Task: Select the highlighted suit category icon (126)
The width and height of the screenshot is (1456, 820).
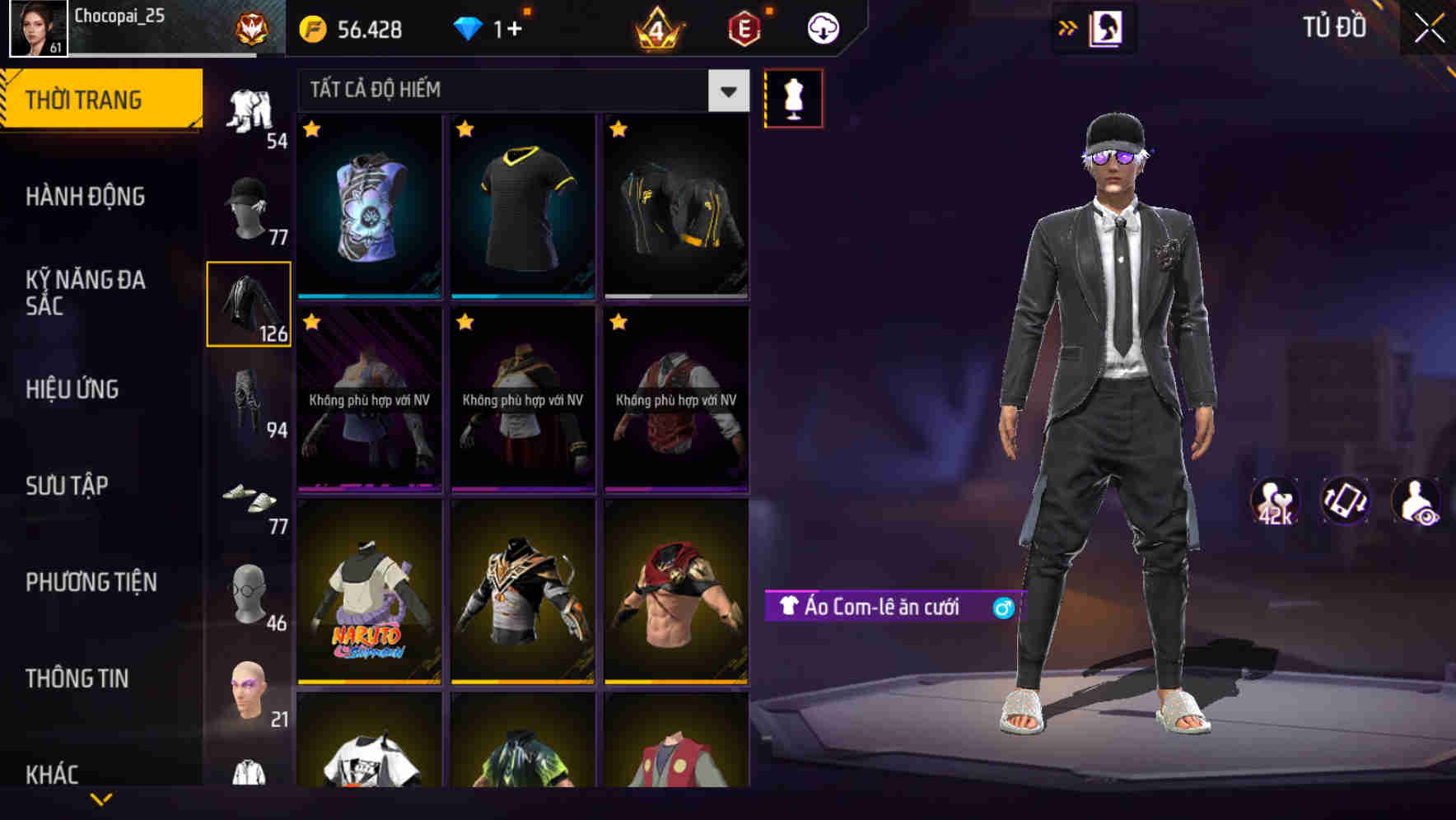Action: [248, 305]
